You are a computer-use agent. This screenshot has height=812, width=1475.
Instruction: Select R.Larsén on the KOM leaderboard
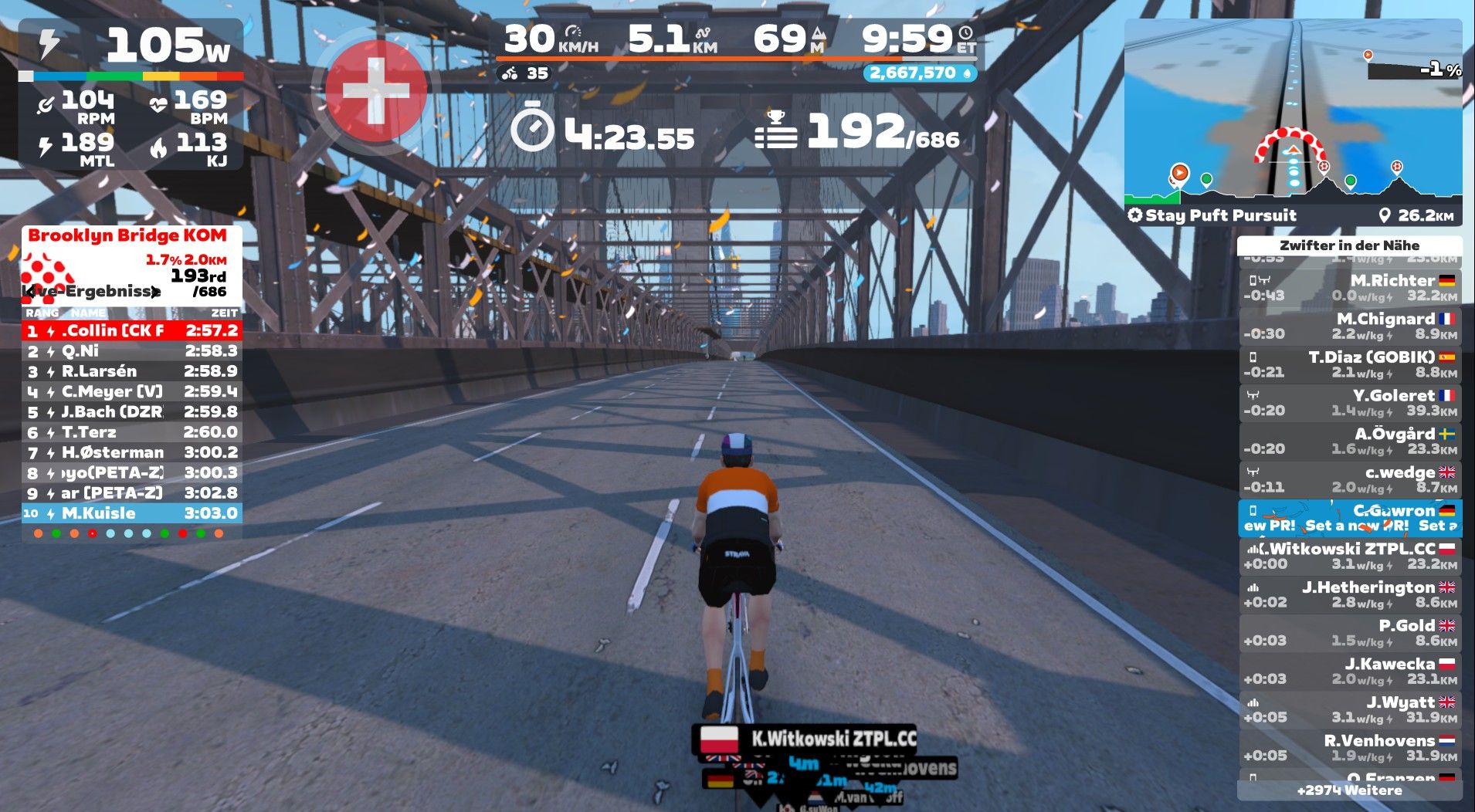point(131,371)
